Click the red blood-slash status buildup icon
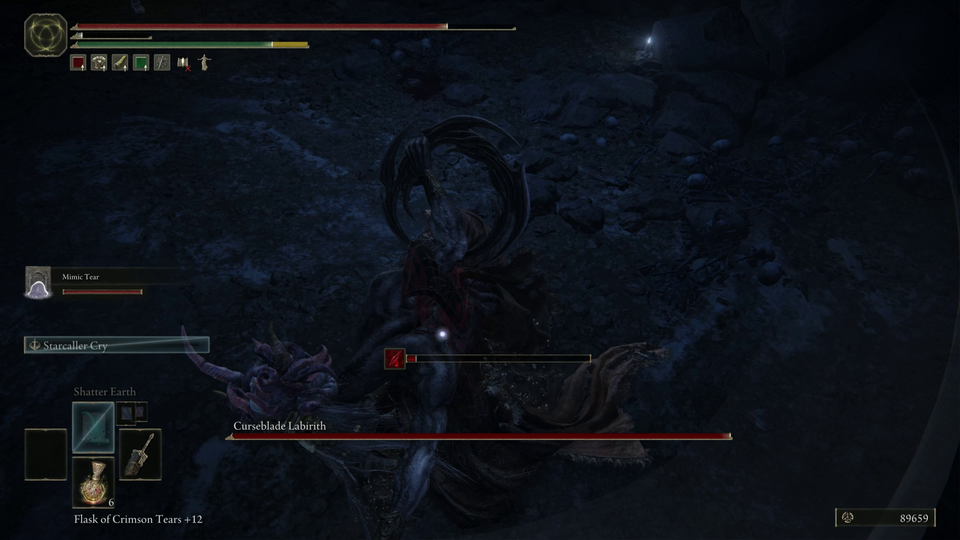Screen dimensions: 960x540 coord(394,358)
